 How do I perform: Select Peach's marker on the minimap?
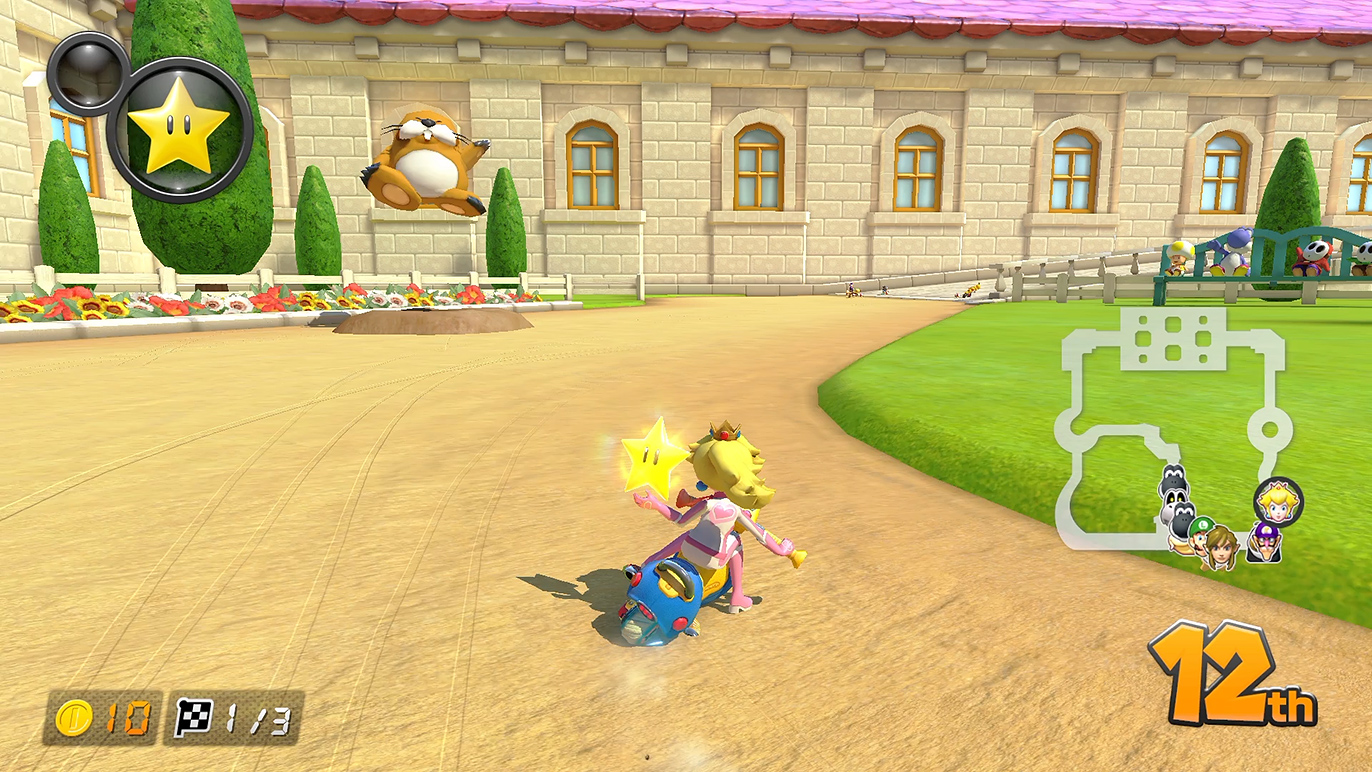click(x=1278, y=500)
